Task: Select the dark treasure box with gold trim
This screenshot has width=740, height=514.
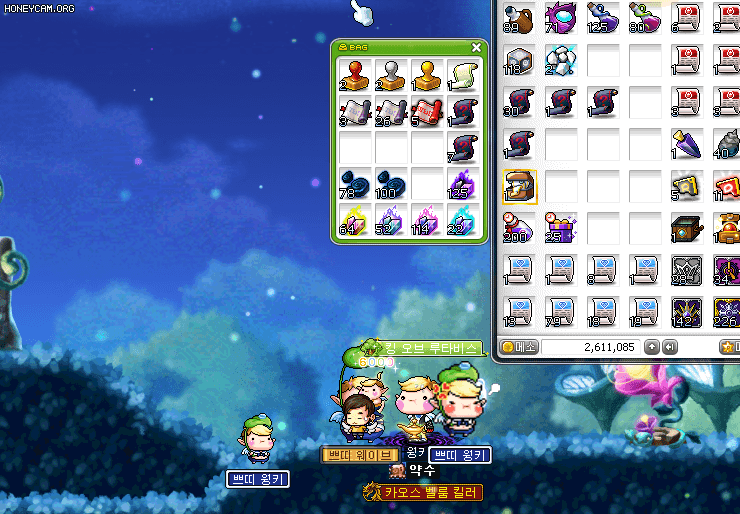Action: tap(688, 229)
